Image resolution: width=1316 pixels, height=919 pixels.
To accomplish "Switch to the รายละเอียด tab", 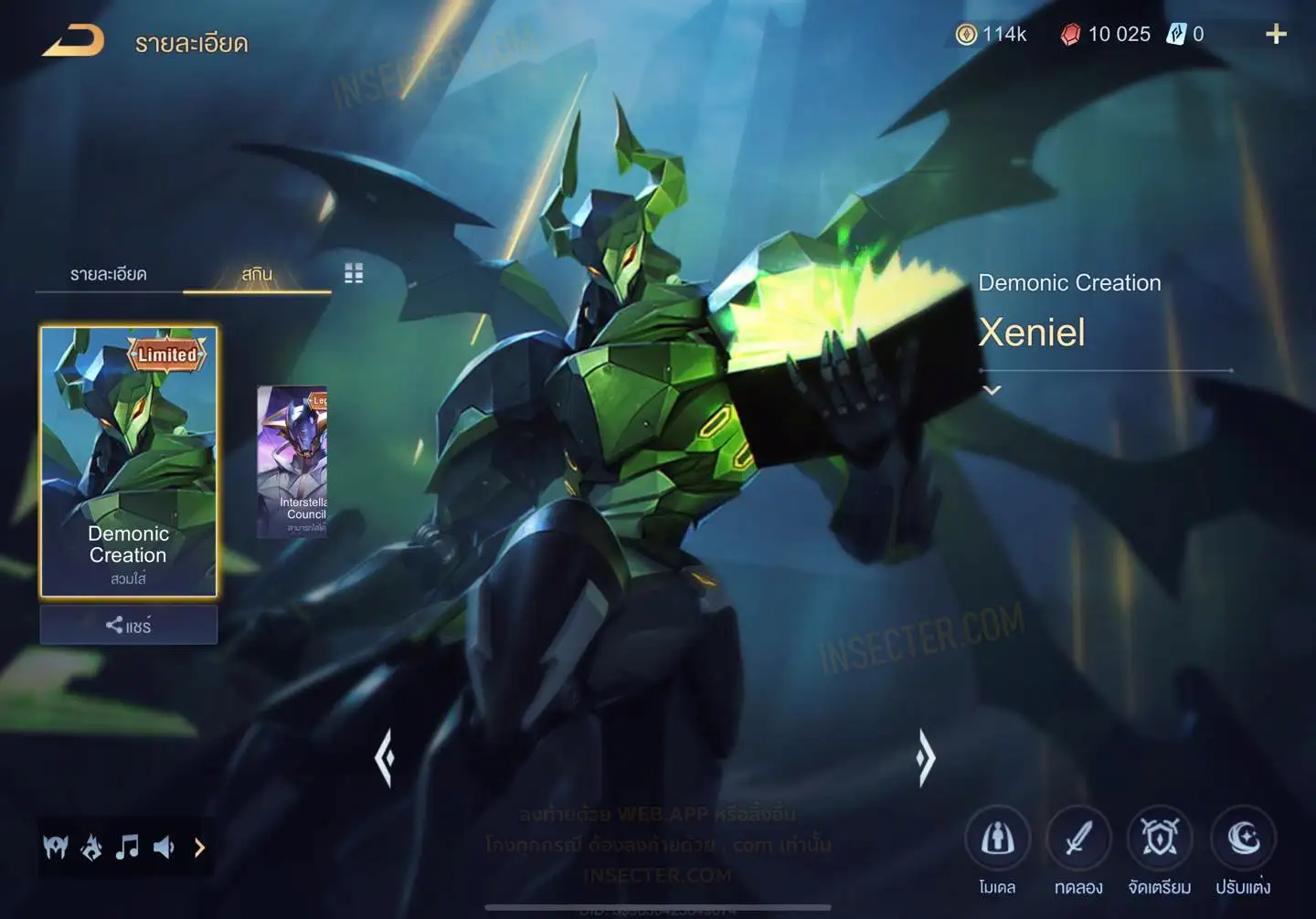I will coord(109,274).
